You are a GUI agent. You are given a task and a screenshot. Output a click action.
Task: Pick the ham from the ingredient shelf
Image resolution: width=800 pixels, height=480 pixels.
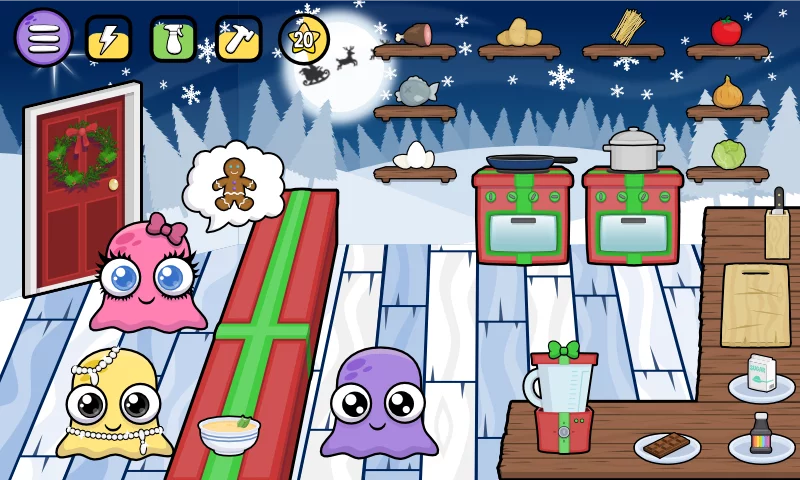(x=414, y=34)
